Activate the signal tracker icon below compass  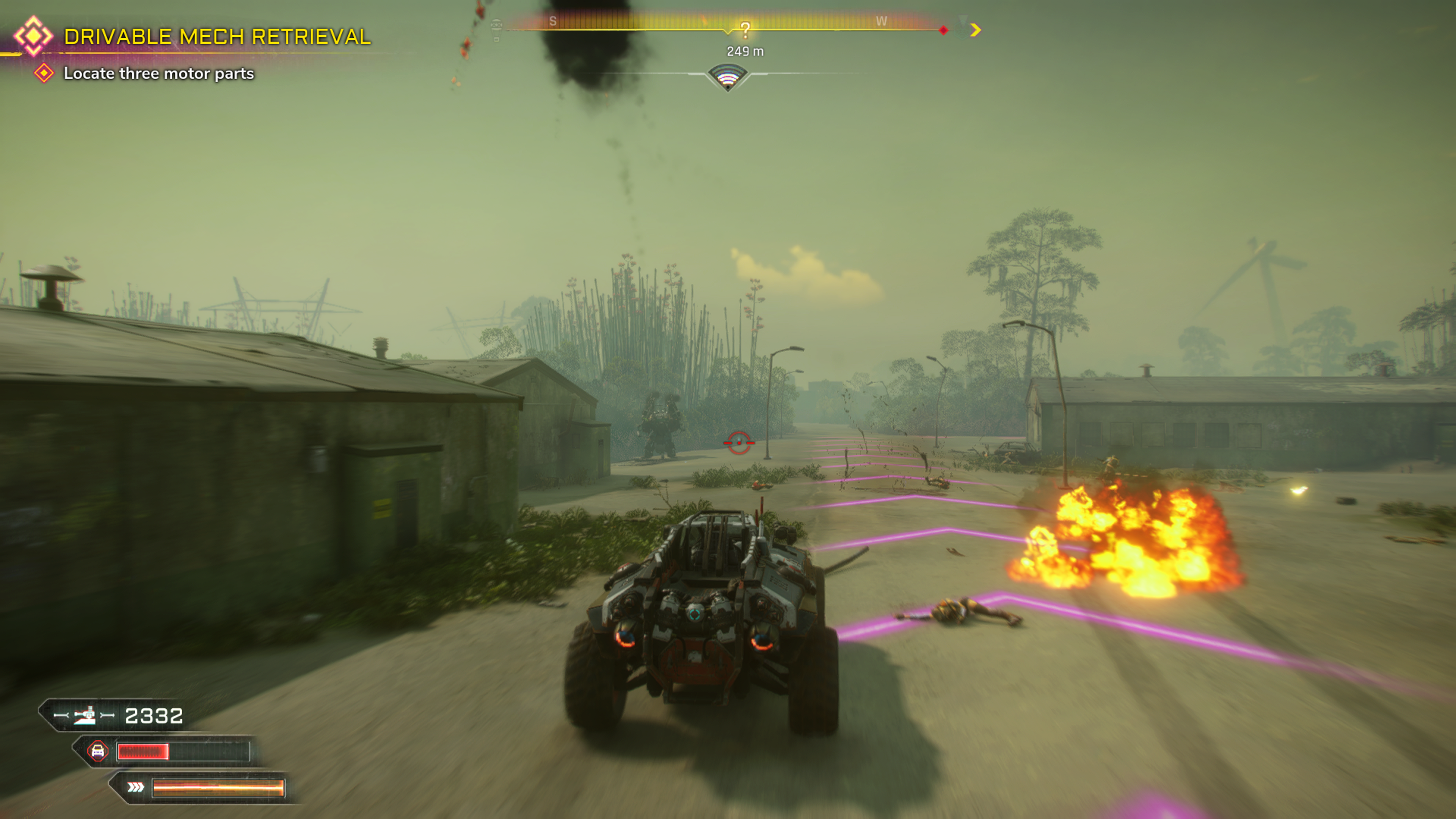[728, 77]
